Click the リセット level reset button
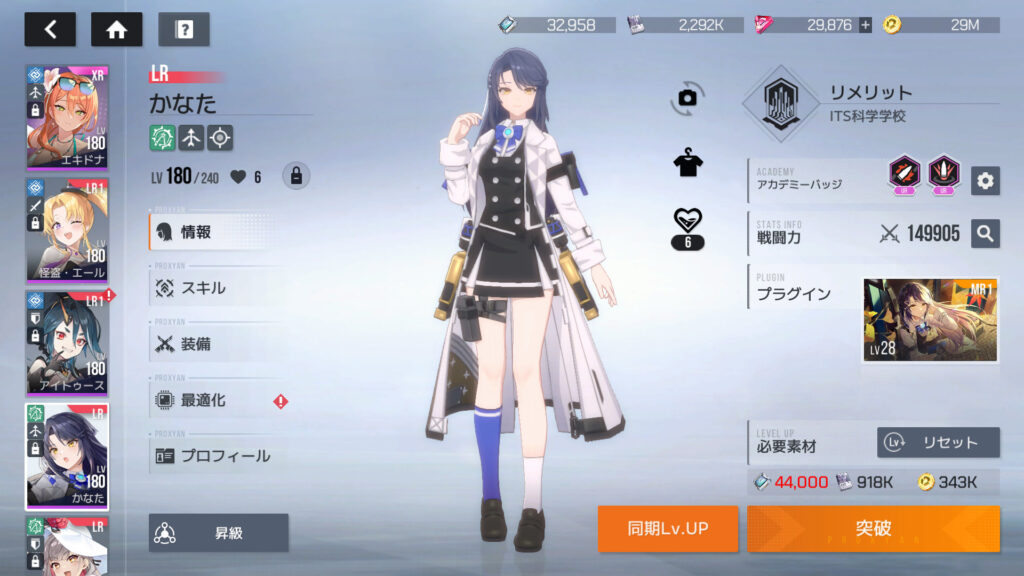This screenshot has height=576, width=1024. tap(938, 442)
